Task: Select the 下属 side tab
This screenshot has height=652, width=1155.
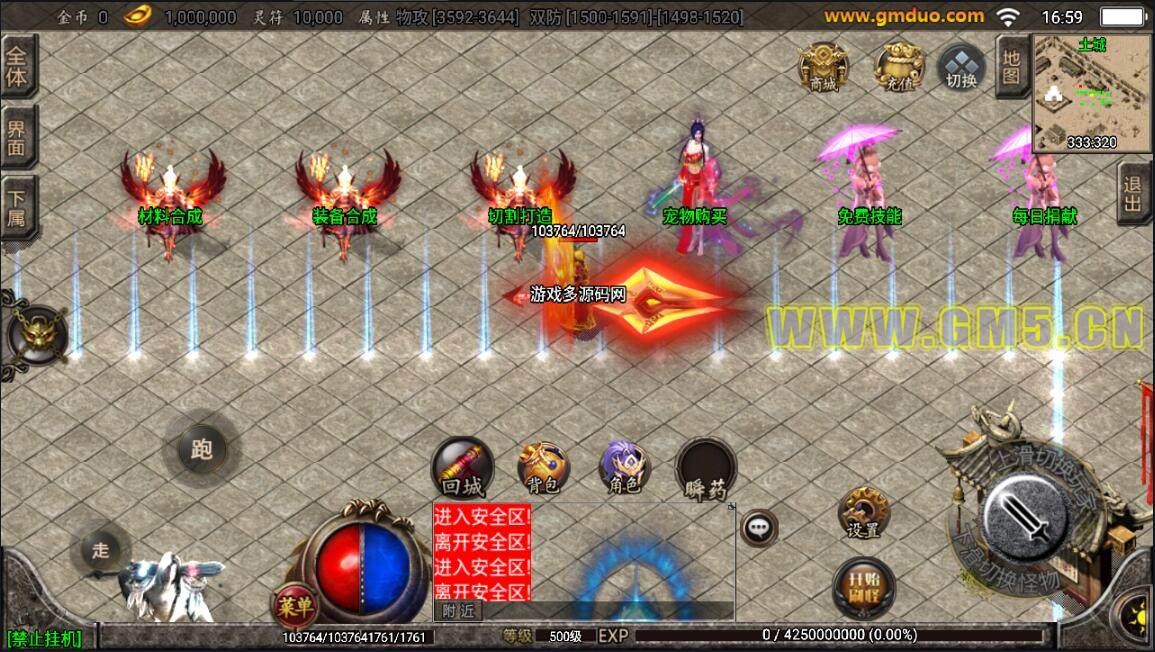Action: click(x=19, y=205)
